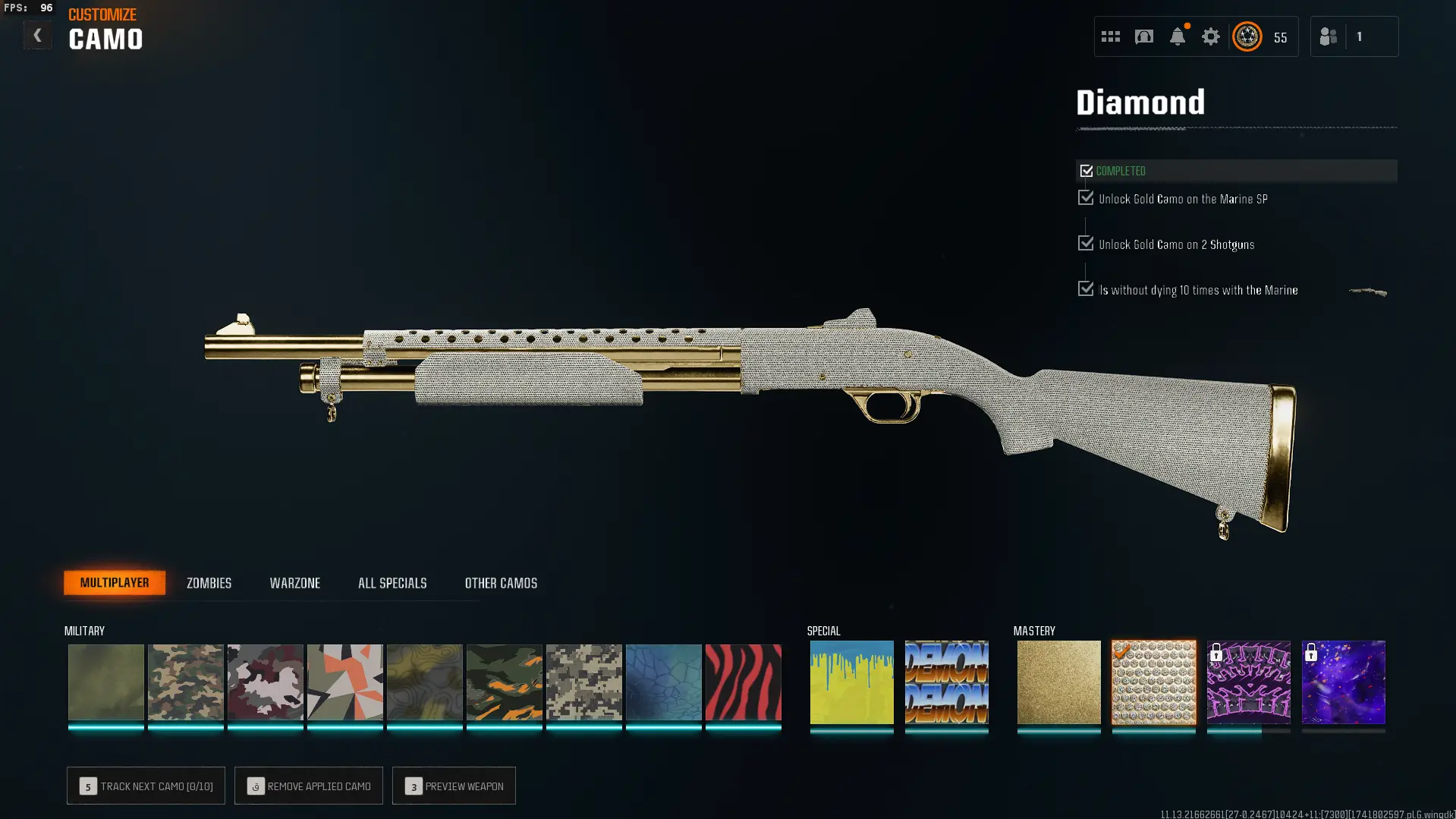Remove the applied camo
The width and height of the screenshot is (1456, 819).
click(309, 786)
